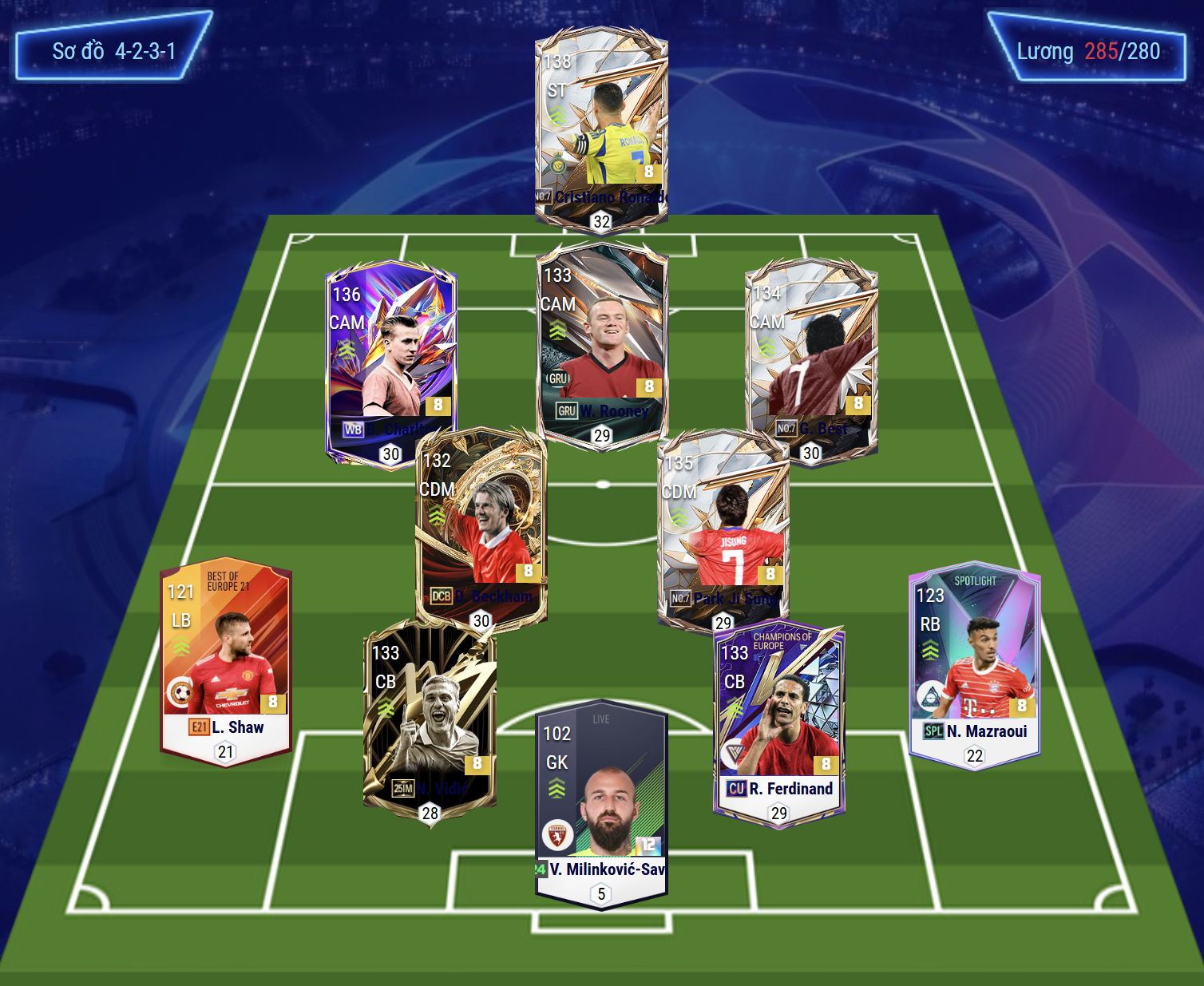Pick the G. Best CAM card
The image size is (1204, 986).
pyautogui.click(x=811, y=359)
